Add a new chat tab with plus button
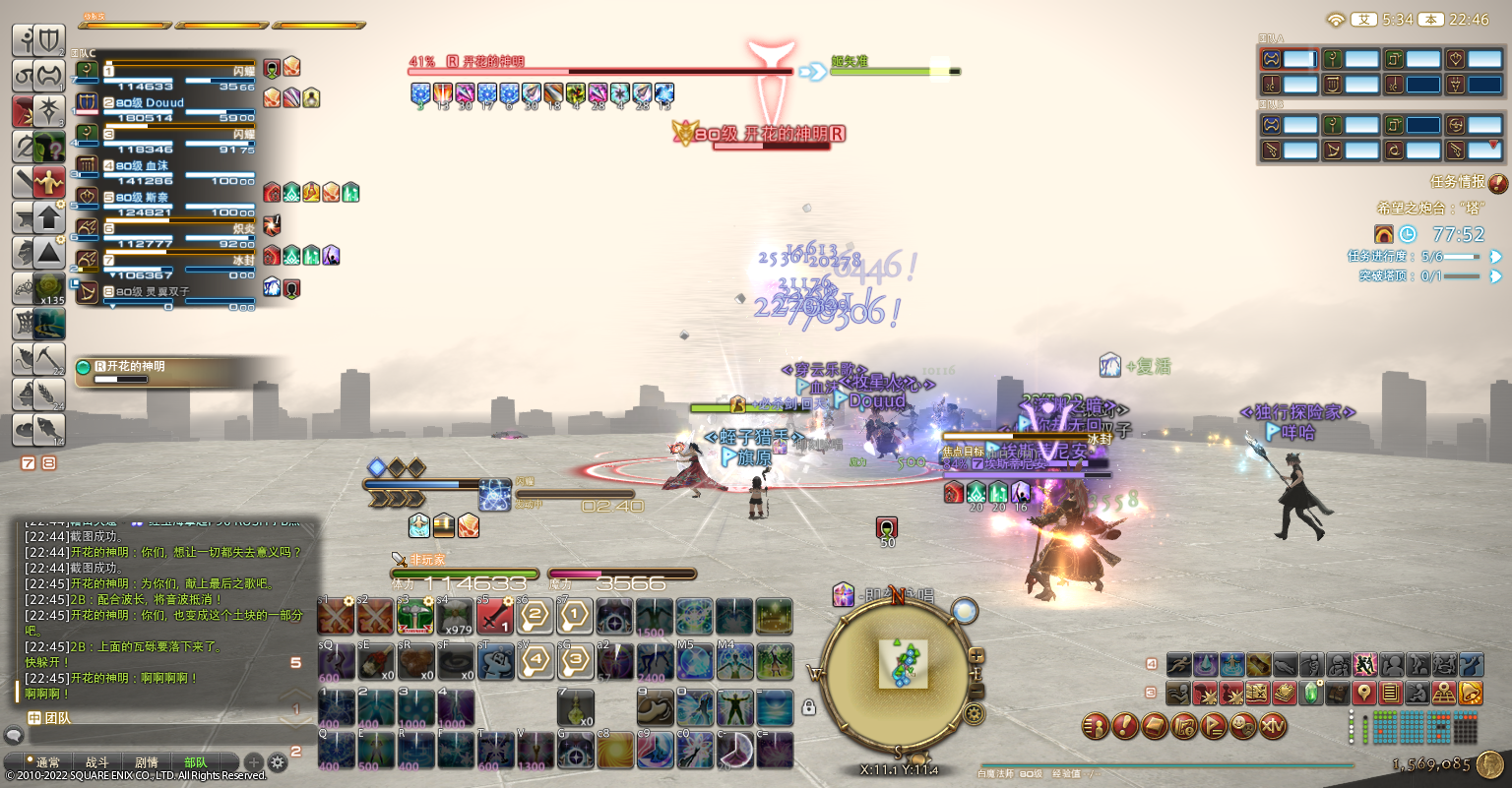Viewport: 1512px width, 788px height. (x=253, y=762)
